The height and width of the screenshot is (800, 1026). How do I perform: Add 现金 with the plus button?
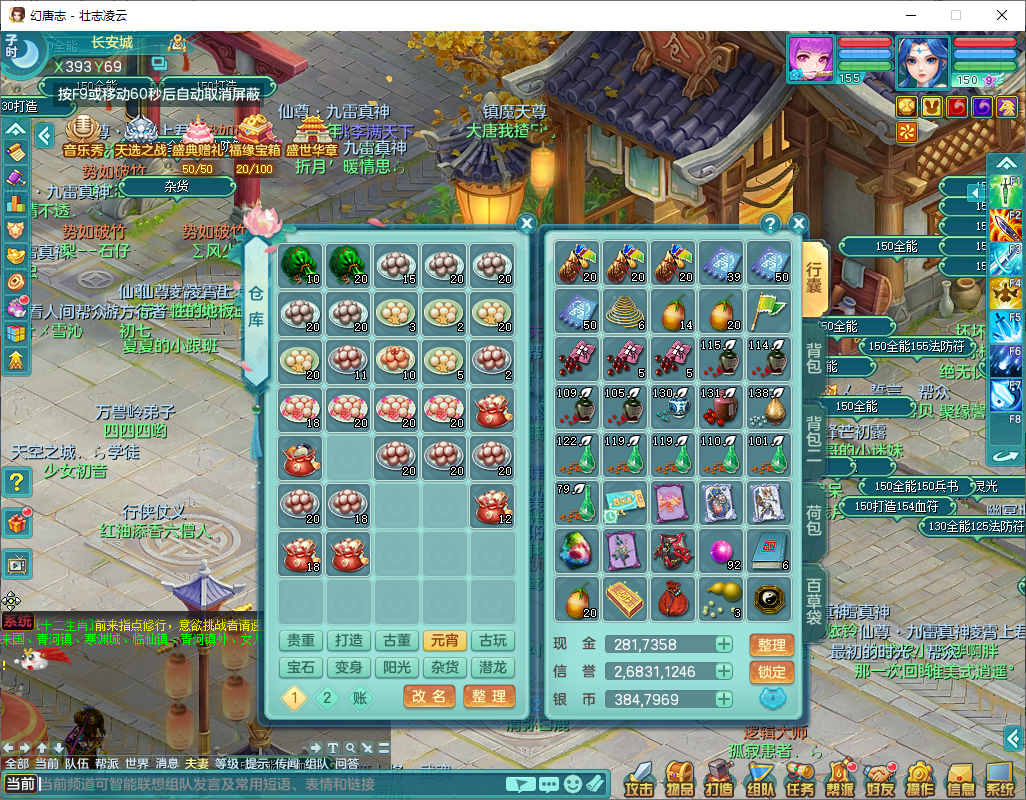pos(723,645)
